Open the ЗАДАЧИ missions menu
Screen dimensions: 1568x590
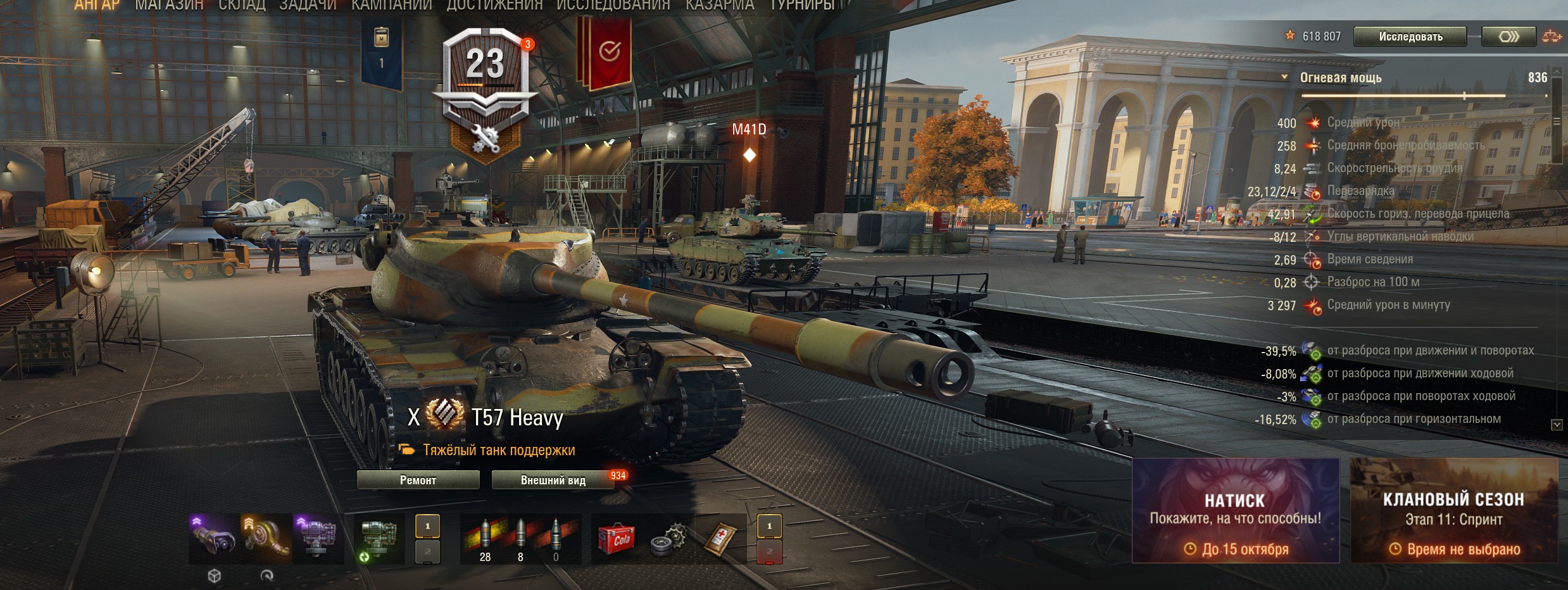[x=308, y=6]
